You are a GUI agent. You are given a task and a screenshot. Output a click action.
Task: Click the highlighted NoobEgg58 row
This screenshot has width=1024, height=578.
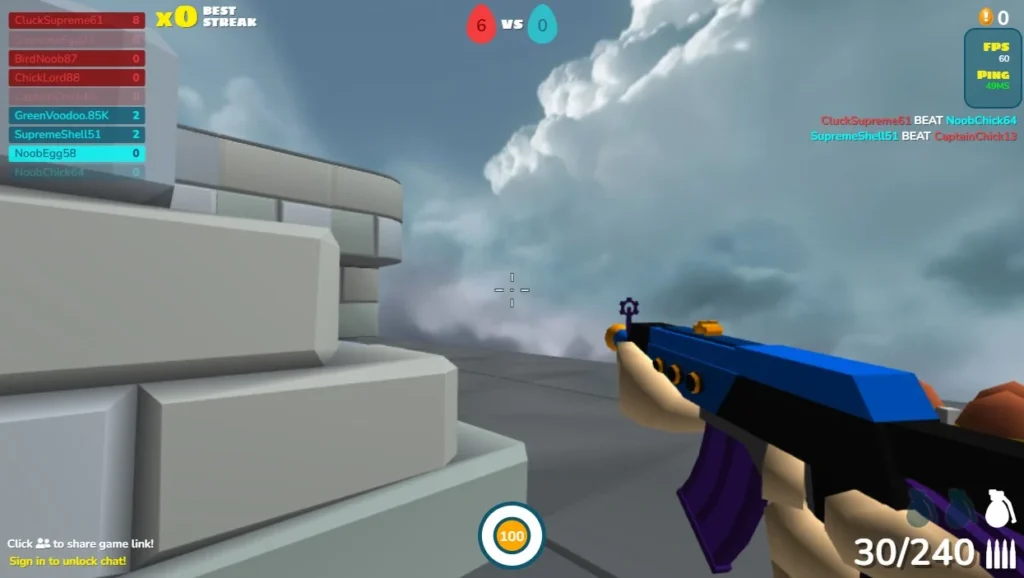click(77, 154)
